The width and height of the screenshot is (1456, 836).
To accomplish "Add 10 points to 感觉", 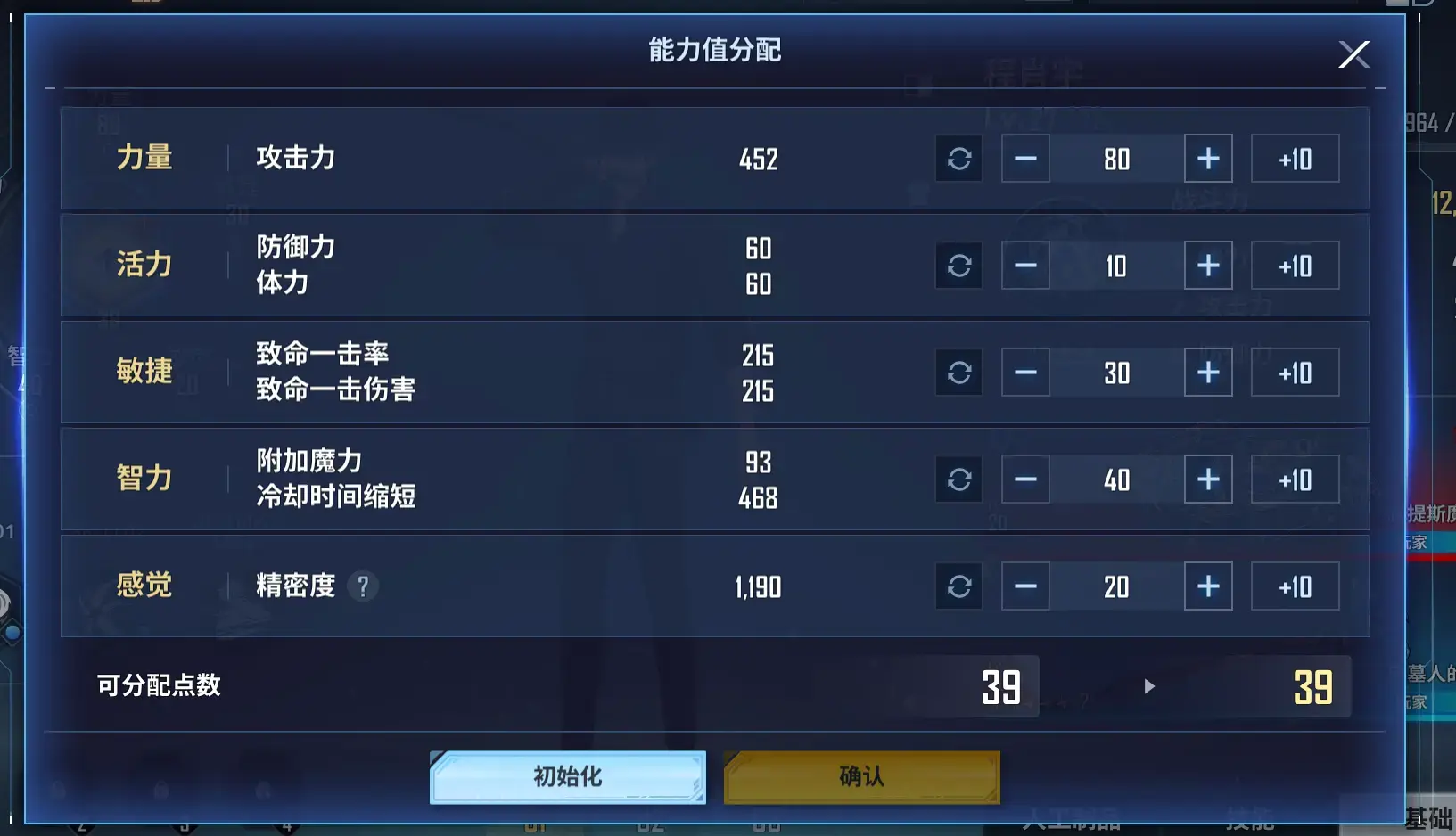I will coord(1295,586).
